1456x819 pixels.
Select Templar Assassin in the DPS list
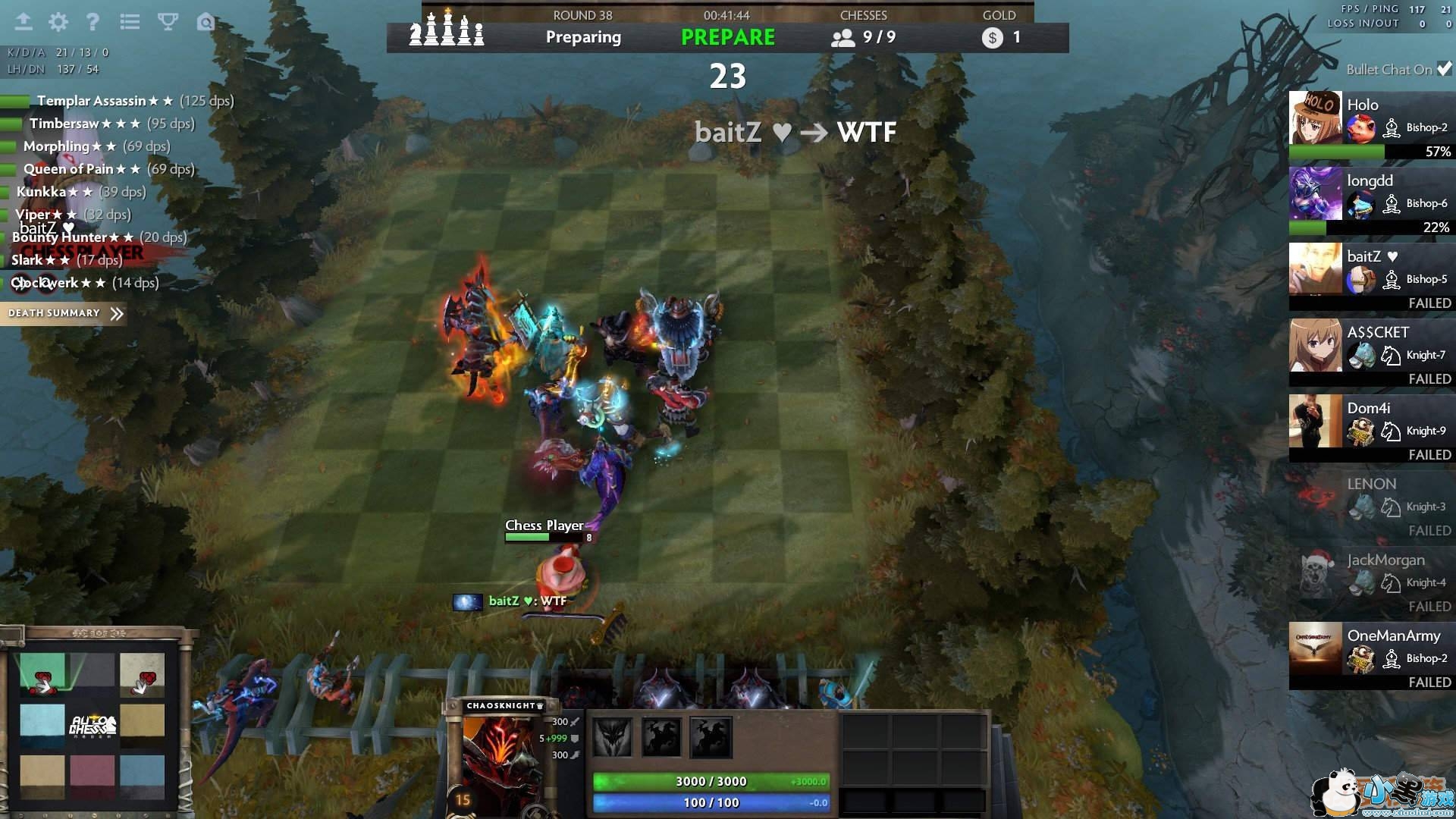pyautogui.click(x=91, y=101)
